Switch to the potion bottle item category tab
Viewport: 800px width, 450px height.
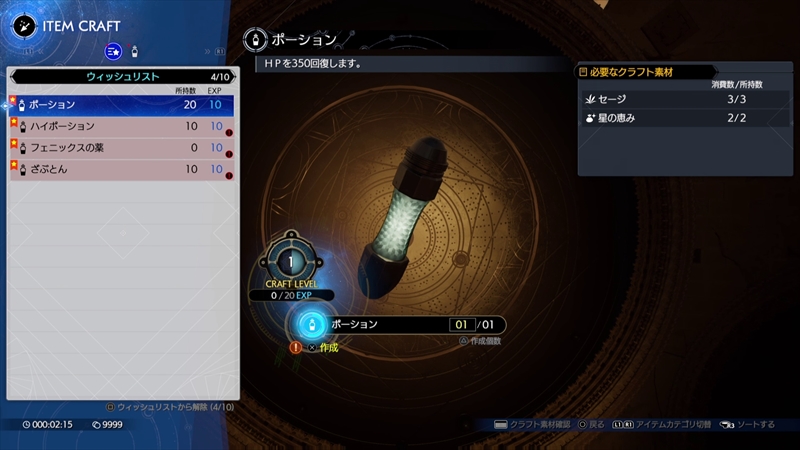click(x=134, y=50)
